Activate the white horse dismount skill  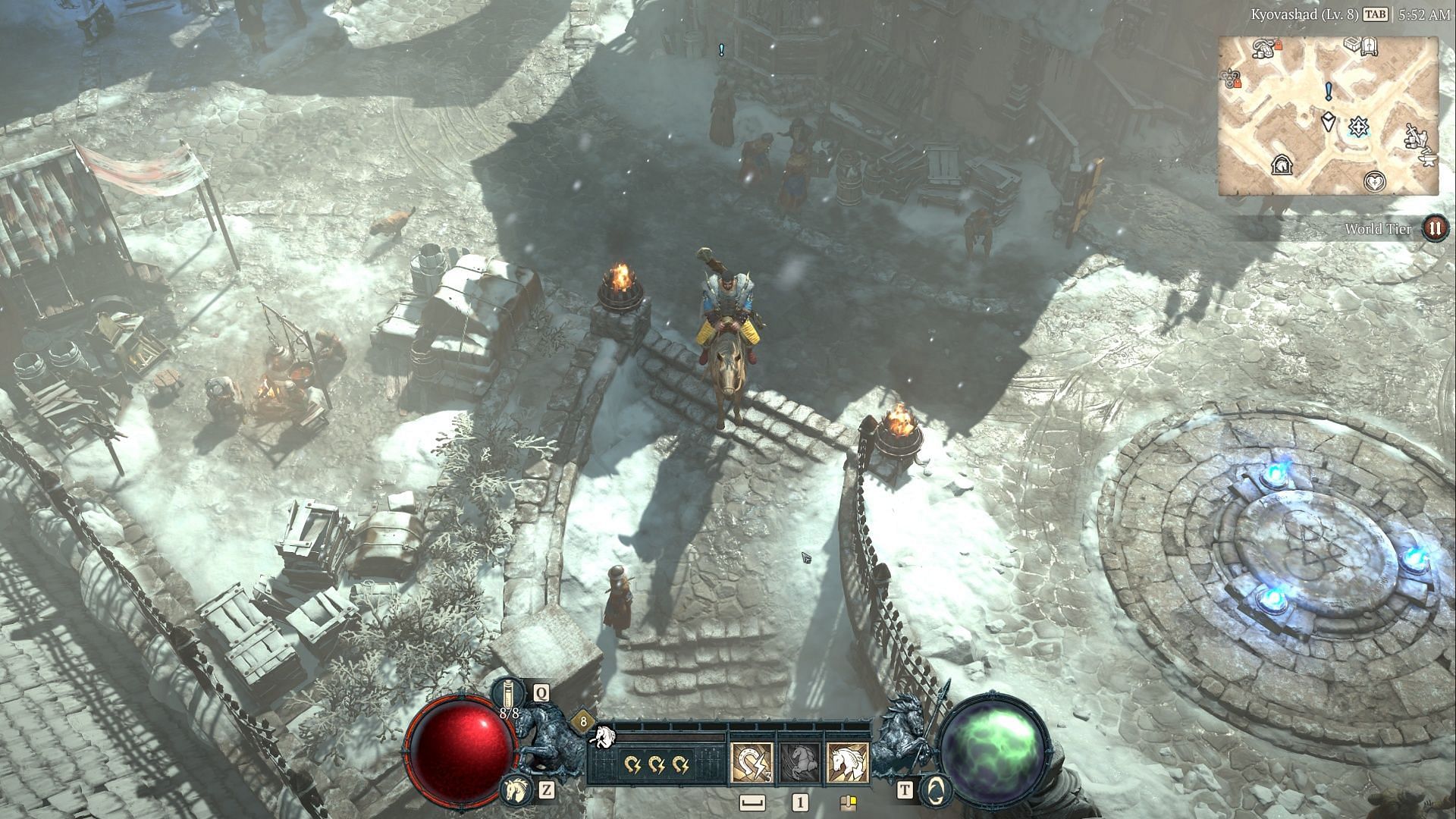pyautogui.click(x=847, y=762)
